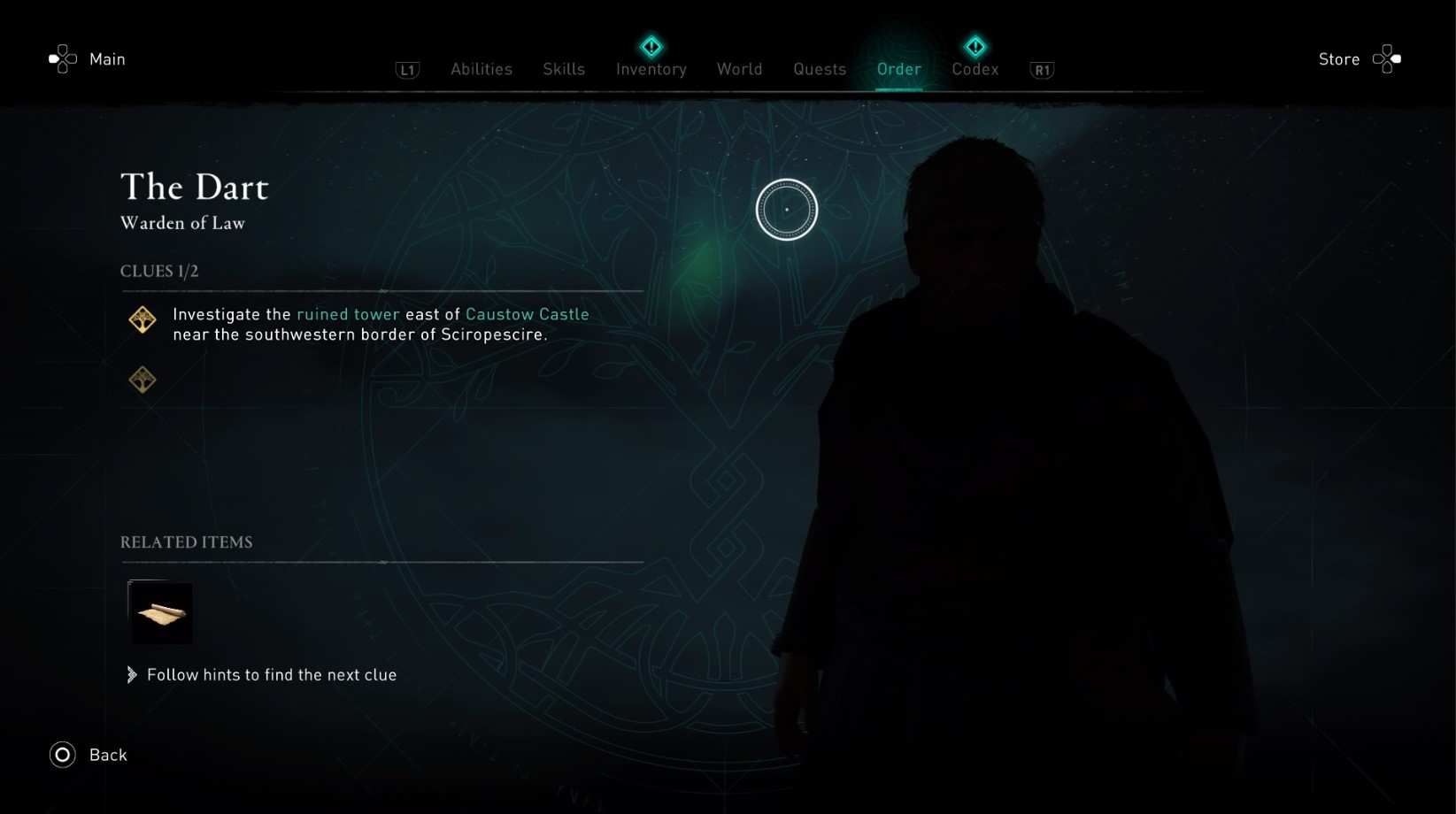1456x814 pixels.
Task: Select the second clue emblem icon
Action: tap(142, 379)
